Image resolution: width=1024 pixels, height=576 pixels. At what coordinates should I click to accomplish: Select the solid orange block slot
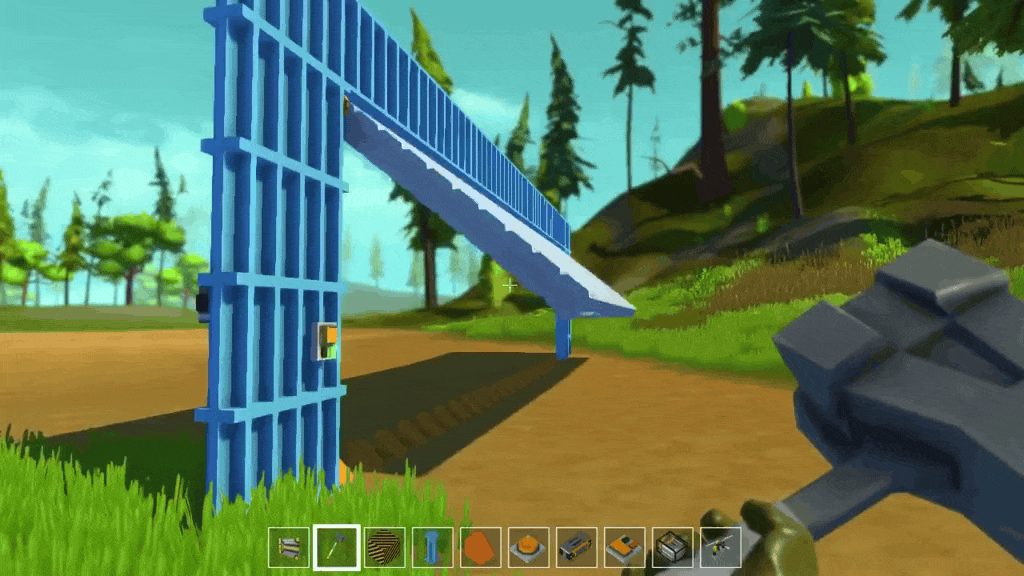(480, 547)
